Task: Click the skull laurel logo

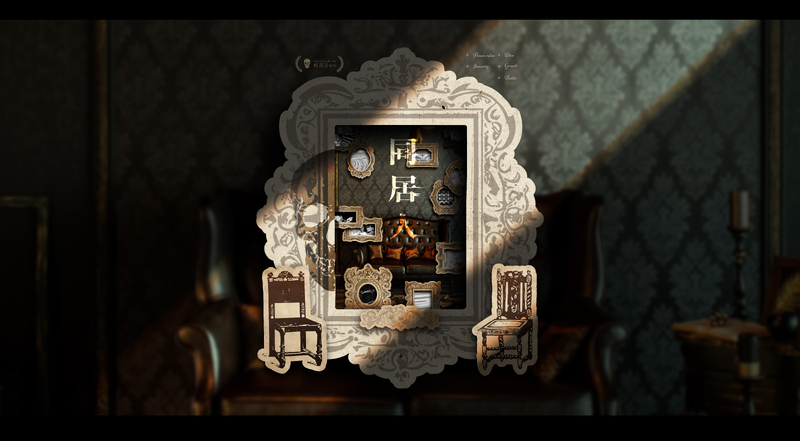Action: pos(319,63)
